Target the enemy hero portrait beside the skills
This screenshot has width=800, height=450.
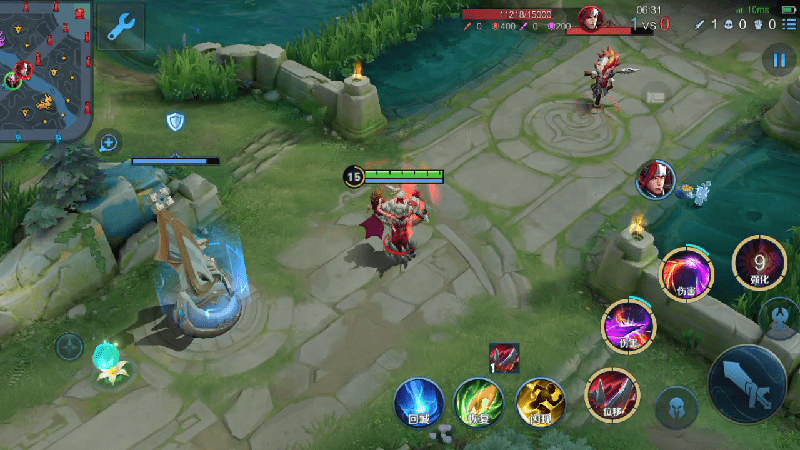[656, 179]
